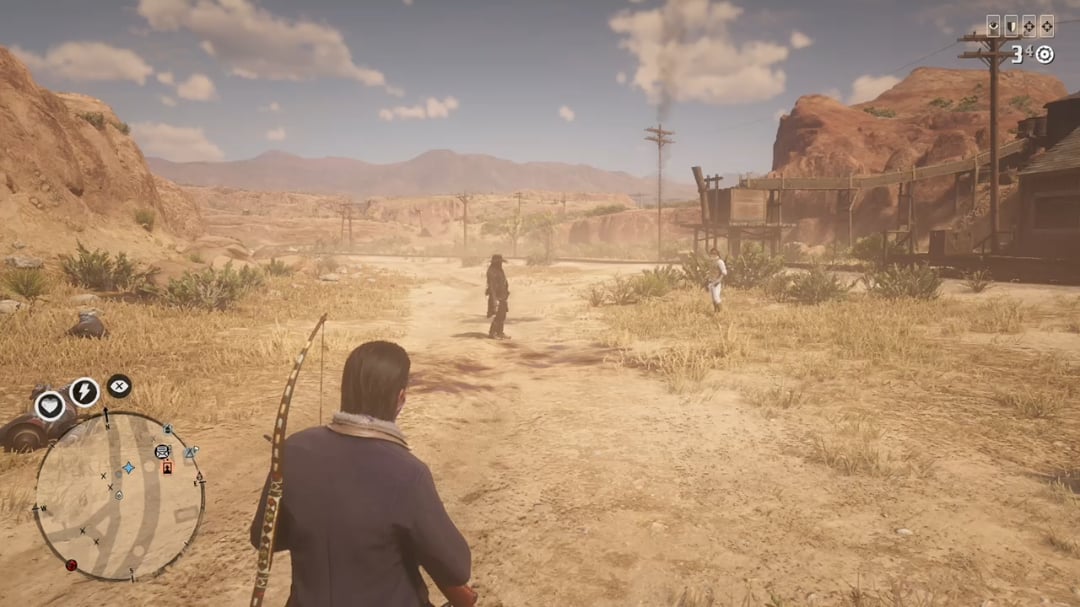Image resolution: width=1080 pixels, height=607 pixels.
Task: Select the eye ability card
Action: click(x=993, y=26)
